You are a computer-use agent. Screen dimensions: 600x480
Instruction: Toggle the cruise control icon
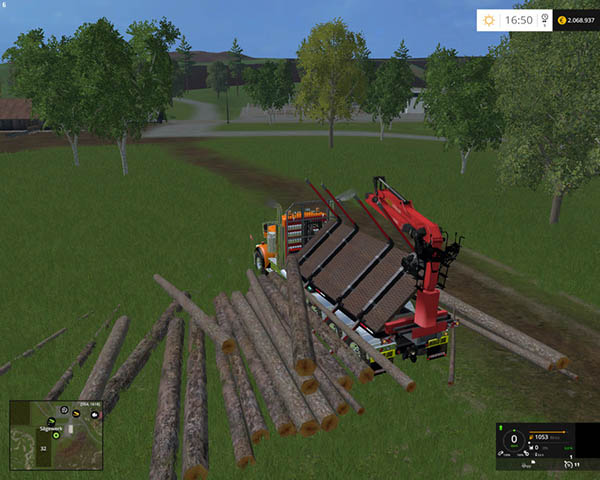pos(569,463)
